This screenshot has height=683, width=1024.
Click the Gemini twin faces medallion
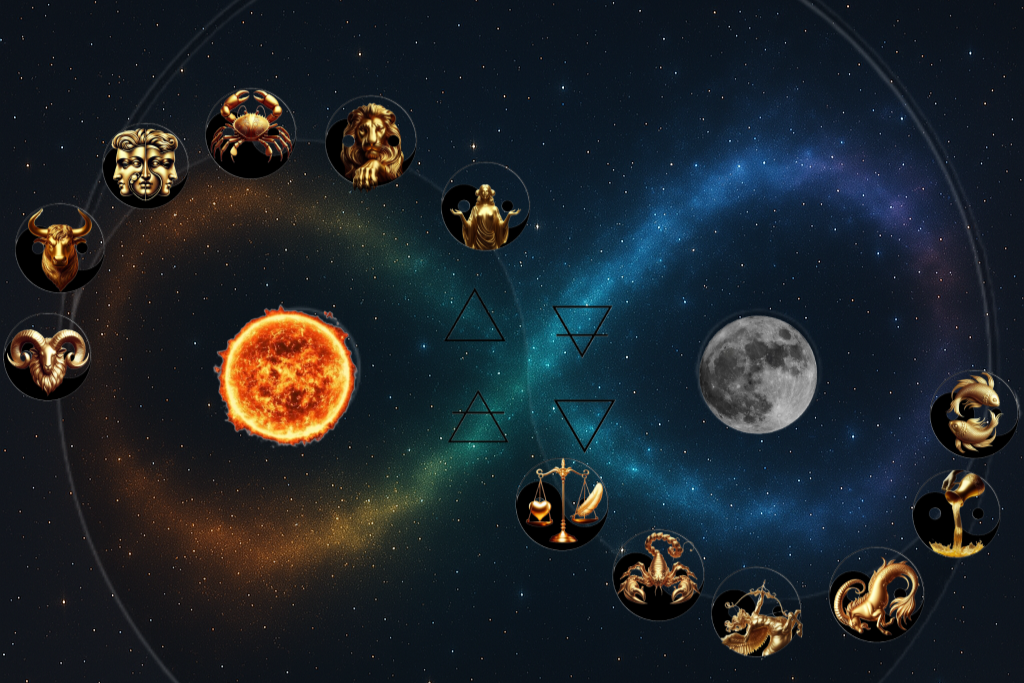(145, 165)
